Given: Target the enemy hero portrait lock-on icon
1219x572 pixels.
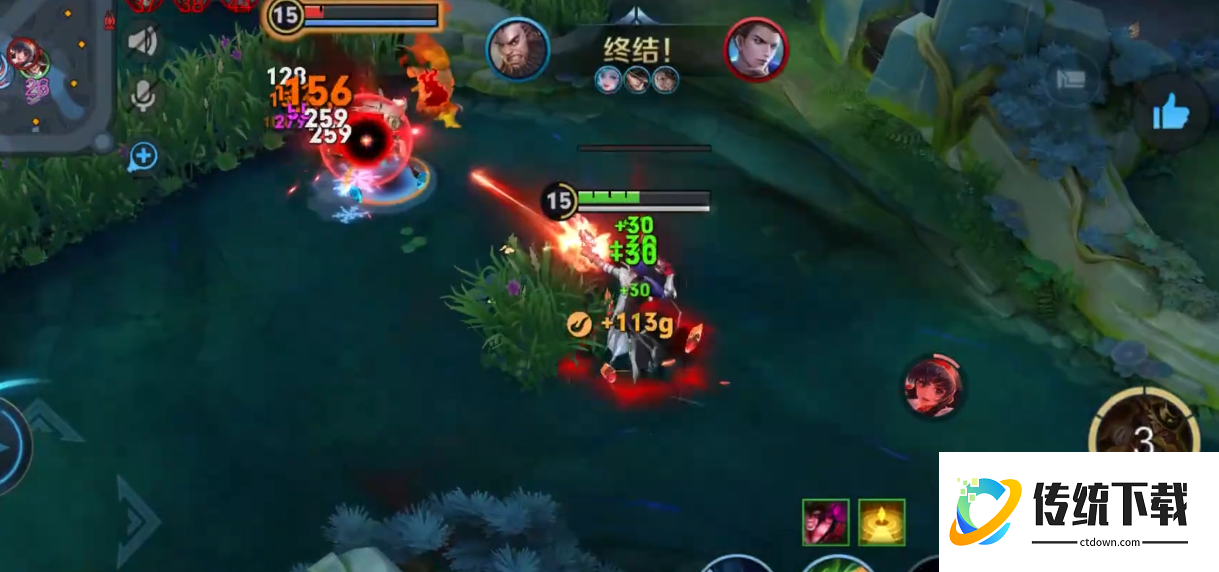Looking at the screenshot, I should (934, 385).
